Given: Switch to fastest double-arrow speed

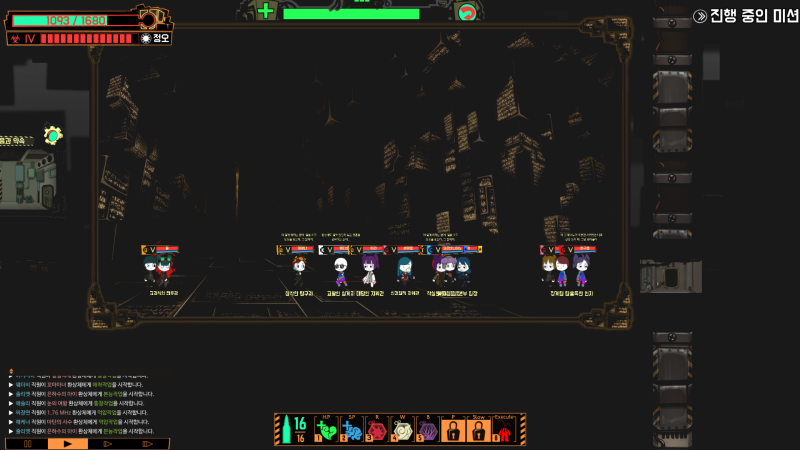Looking at the screenshot, I should pos(147,443).
